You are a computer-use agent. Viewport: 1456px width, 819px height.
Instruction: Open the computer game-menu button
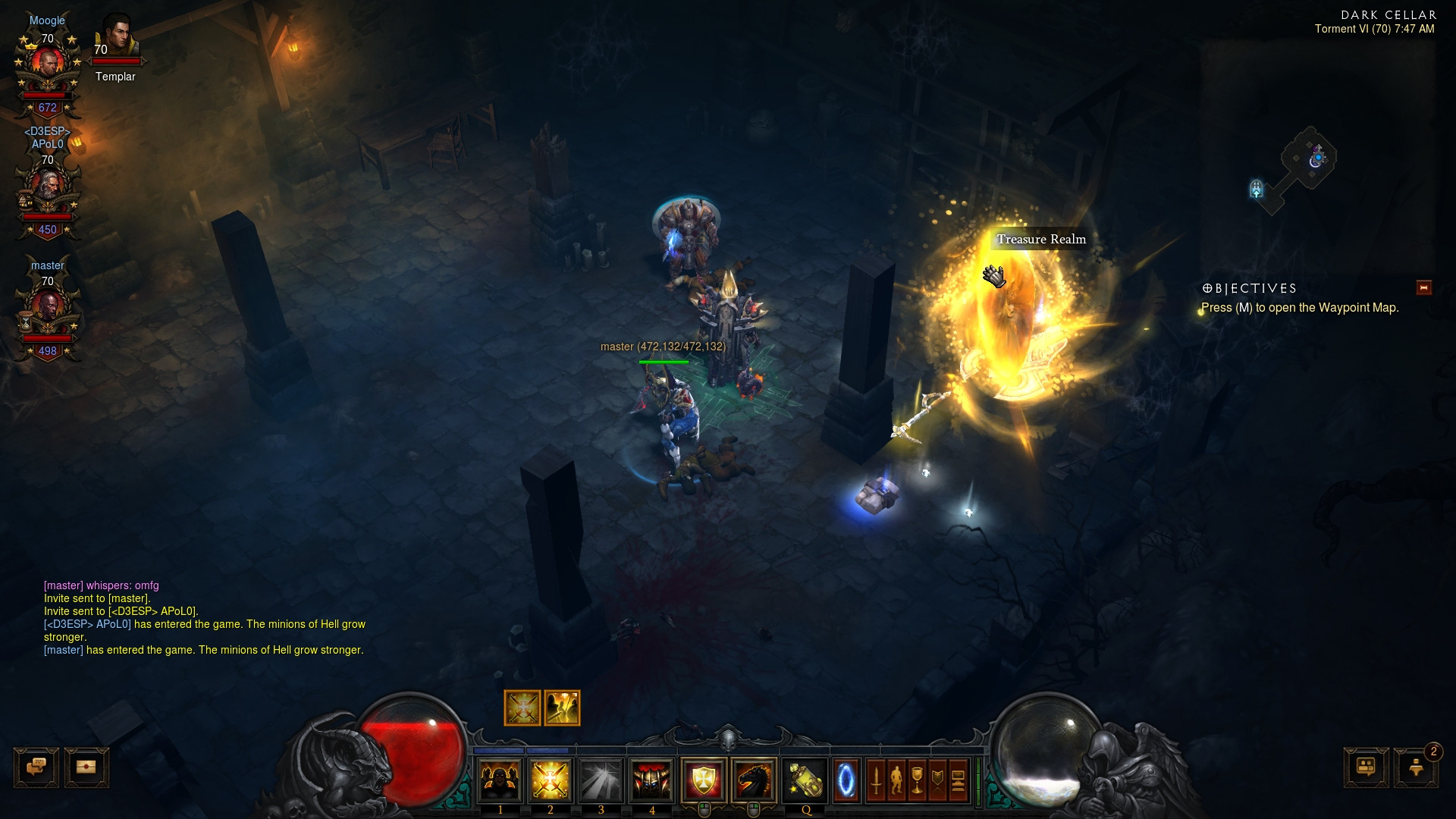958,780
